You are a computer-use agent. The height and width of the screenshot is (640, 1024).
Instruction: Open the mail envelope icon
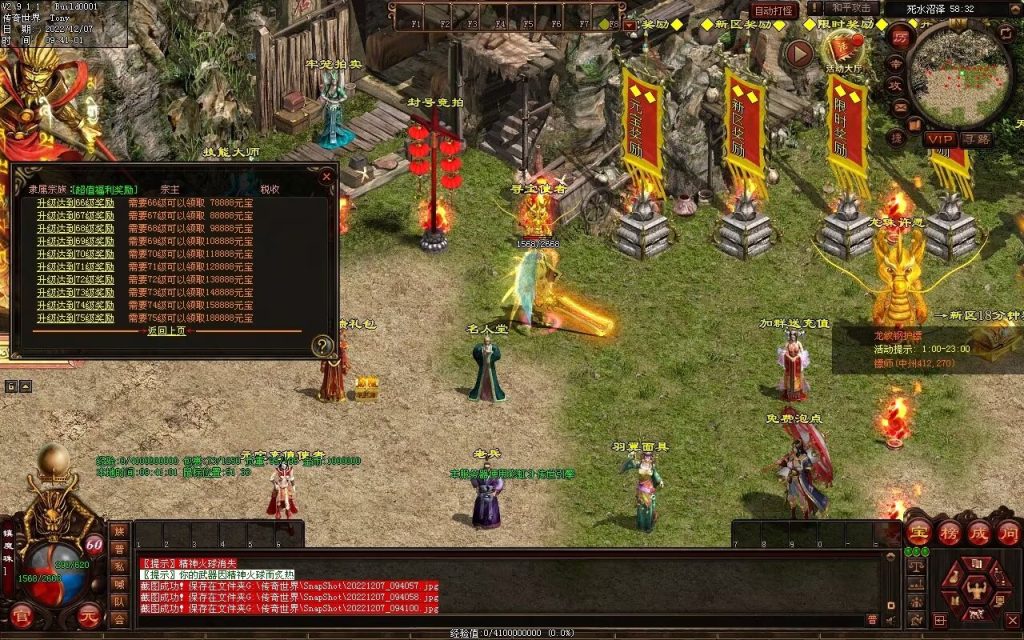[900, 108]
